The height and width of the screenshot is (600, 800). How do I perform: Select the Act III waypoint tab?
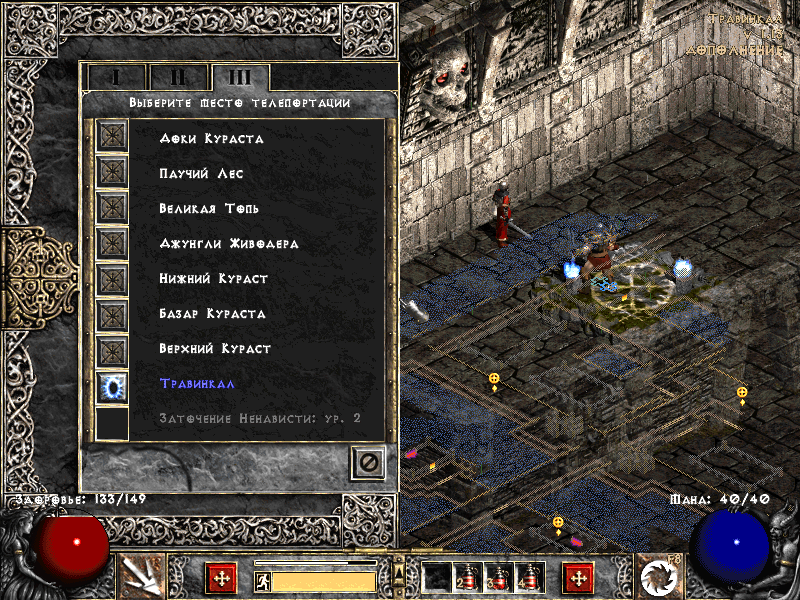(239, 77)
